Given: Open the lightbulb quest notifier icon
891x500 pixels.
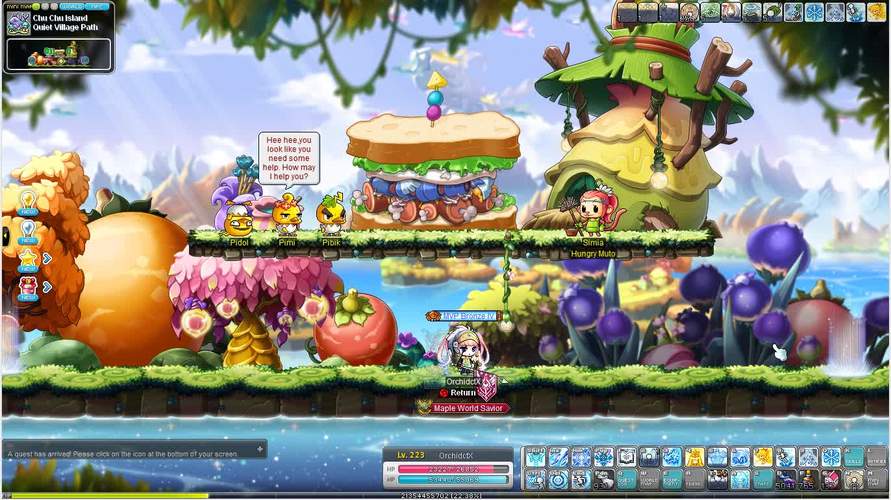Looking at the screenshot, I should [27, 201].
